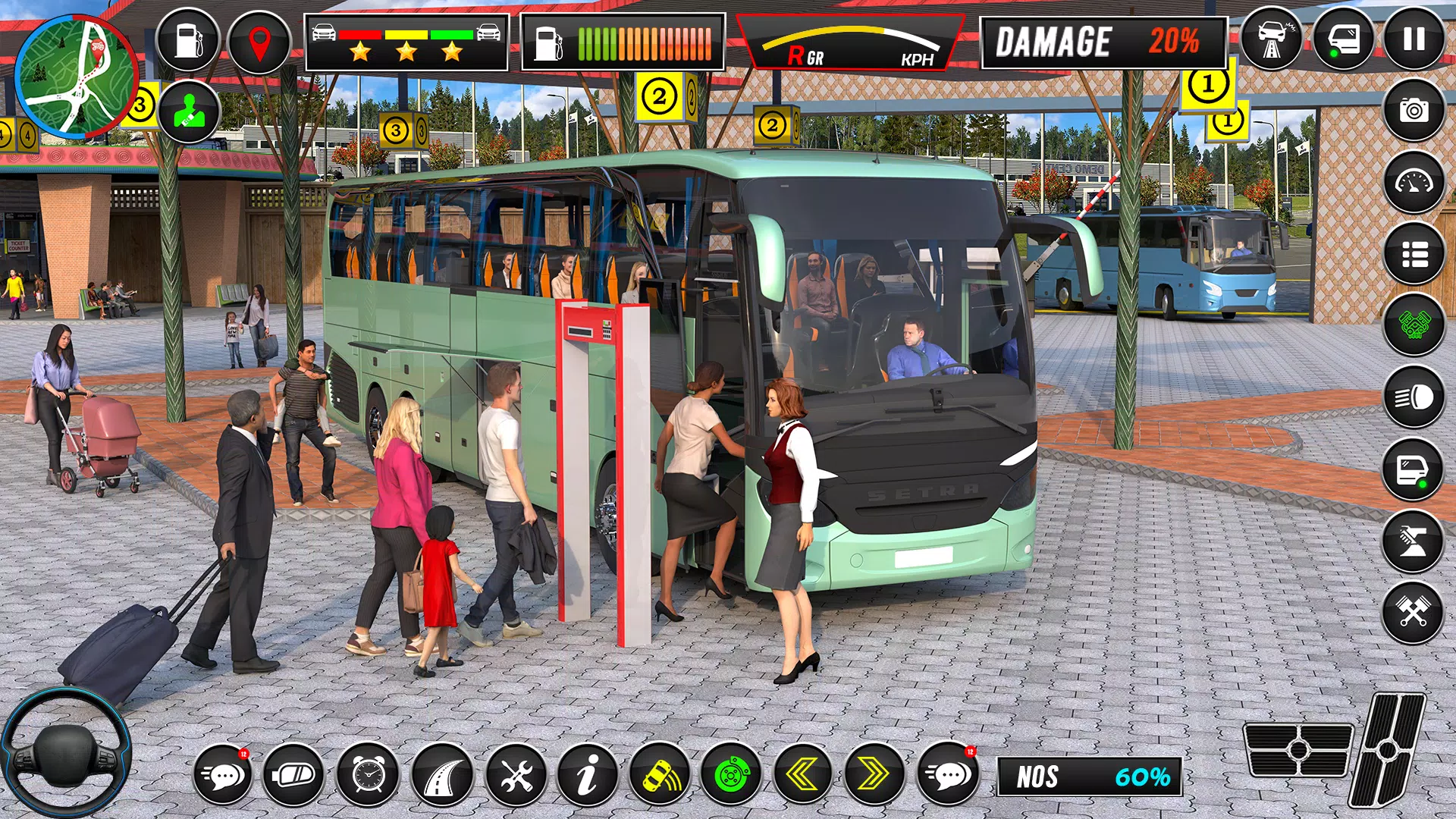This screenshot has width=1456, height=819.
Task: Activate the NOS boost
Action: [x=1090, y=777]
